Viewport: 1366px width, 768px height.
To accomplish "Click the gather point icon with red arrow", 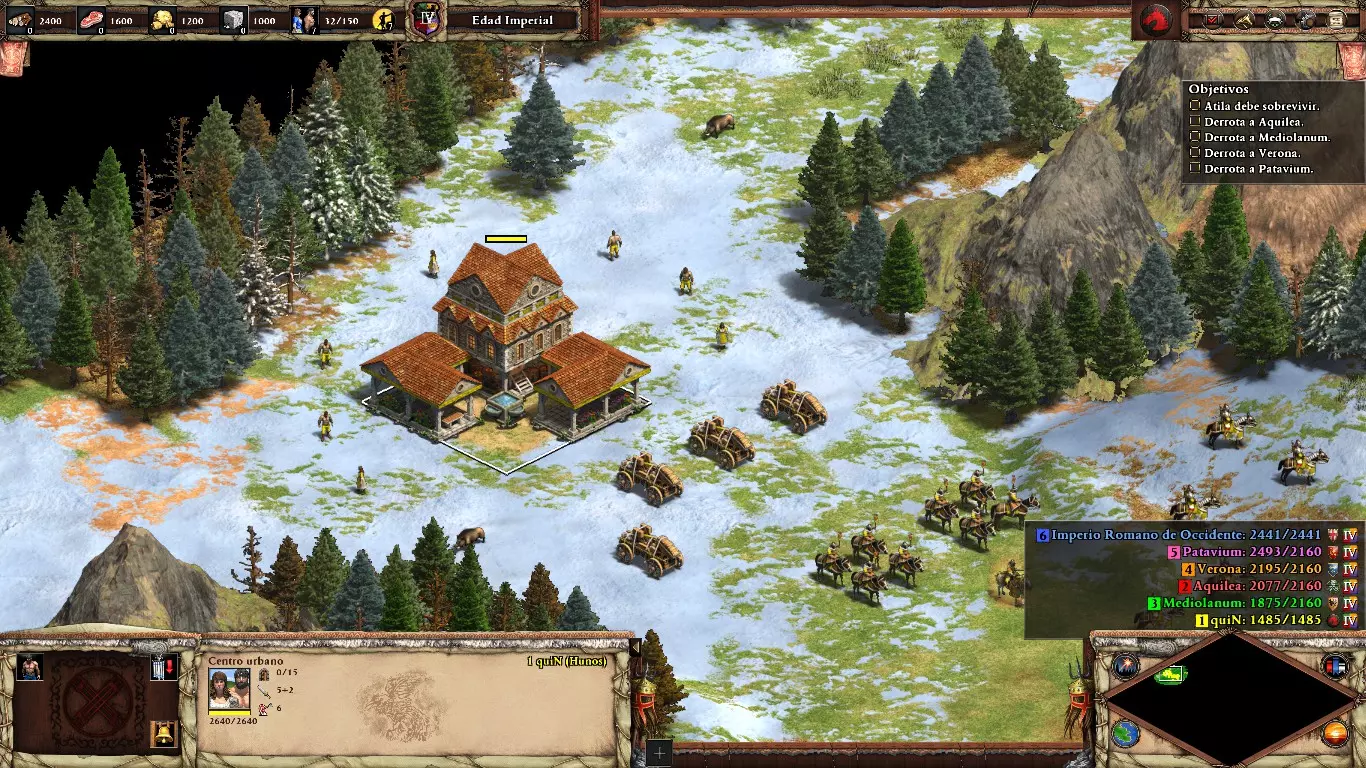I will pyautogui.click(x=164, y=667).
